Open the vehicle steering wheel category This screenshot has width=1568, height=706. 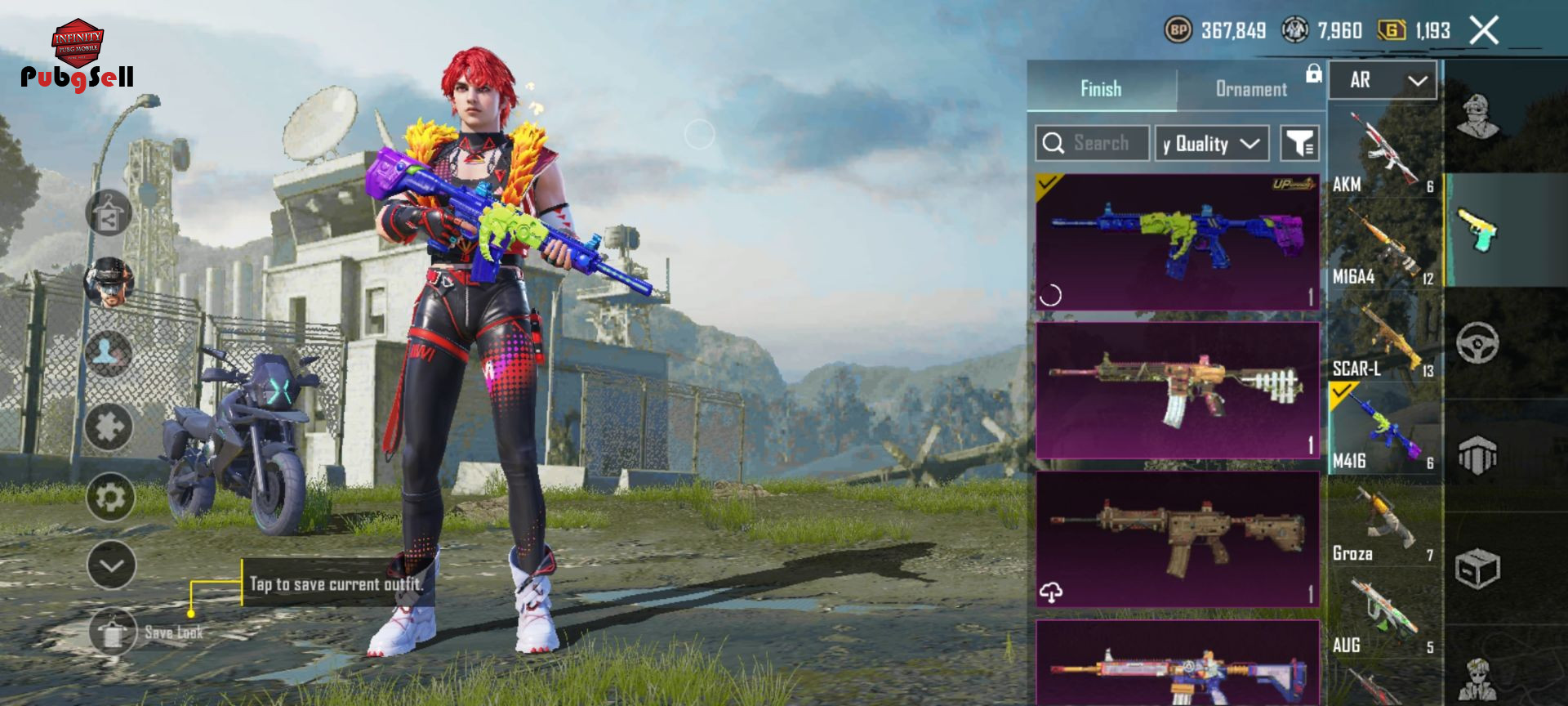pos(1477,342)
